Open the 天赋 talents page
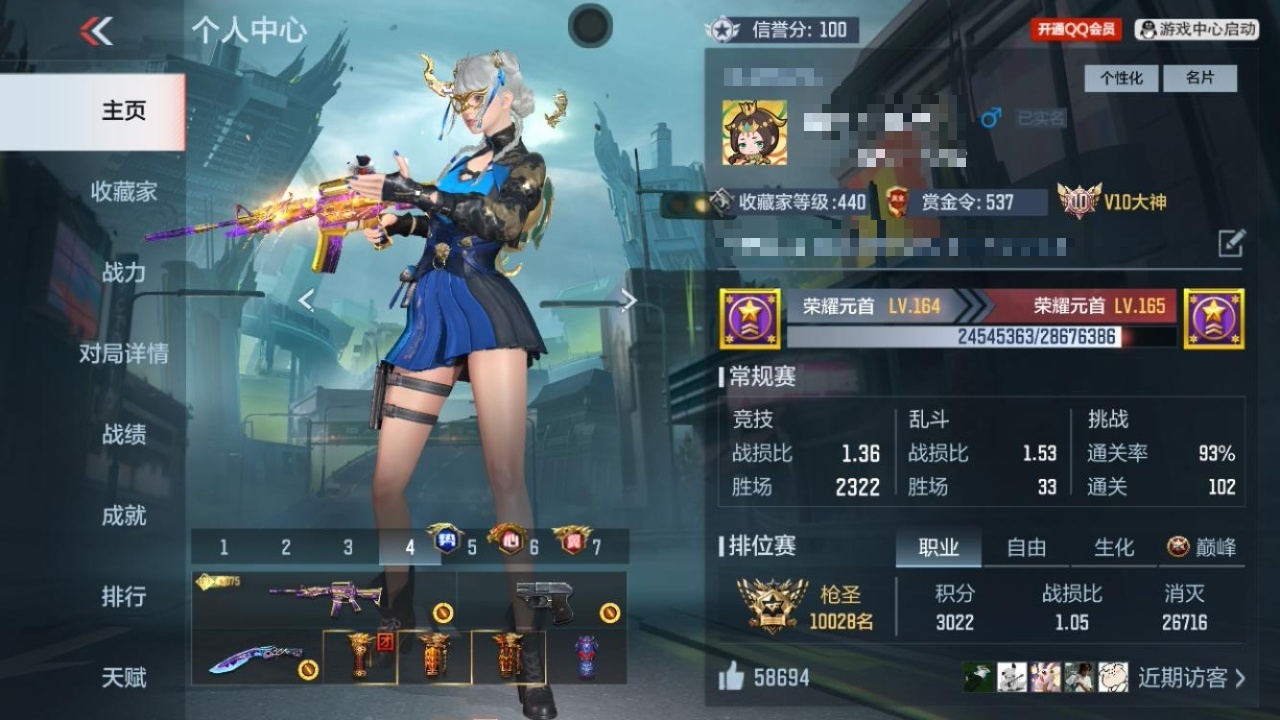The width and height of the screenshot is (1280, 720). (x=123, y=677)
